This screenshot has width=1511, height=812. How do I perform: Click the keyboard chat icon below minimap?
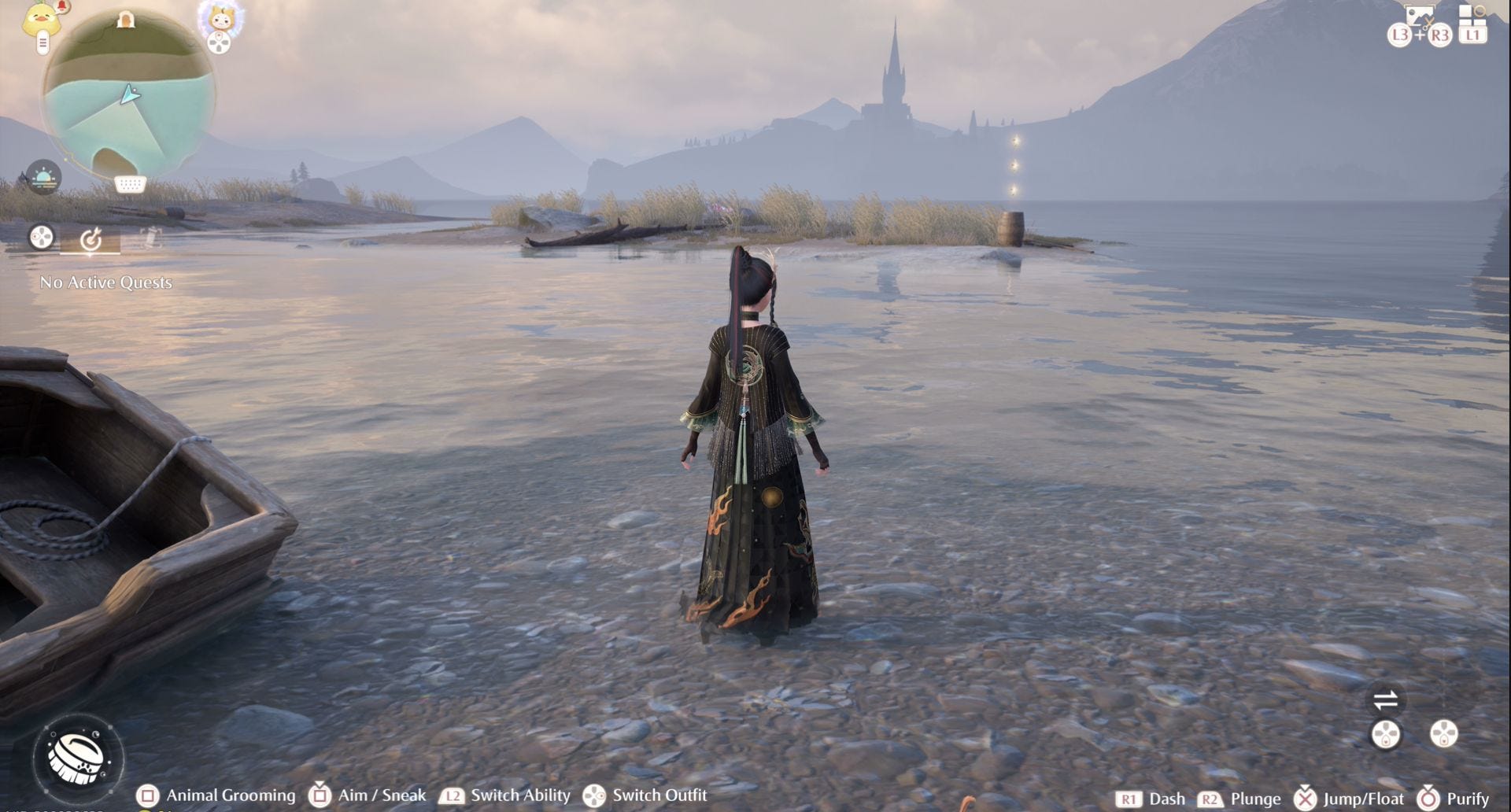coord(130,184)
